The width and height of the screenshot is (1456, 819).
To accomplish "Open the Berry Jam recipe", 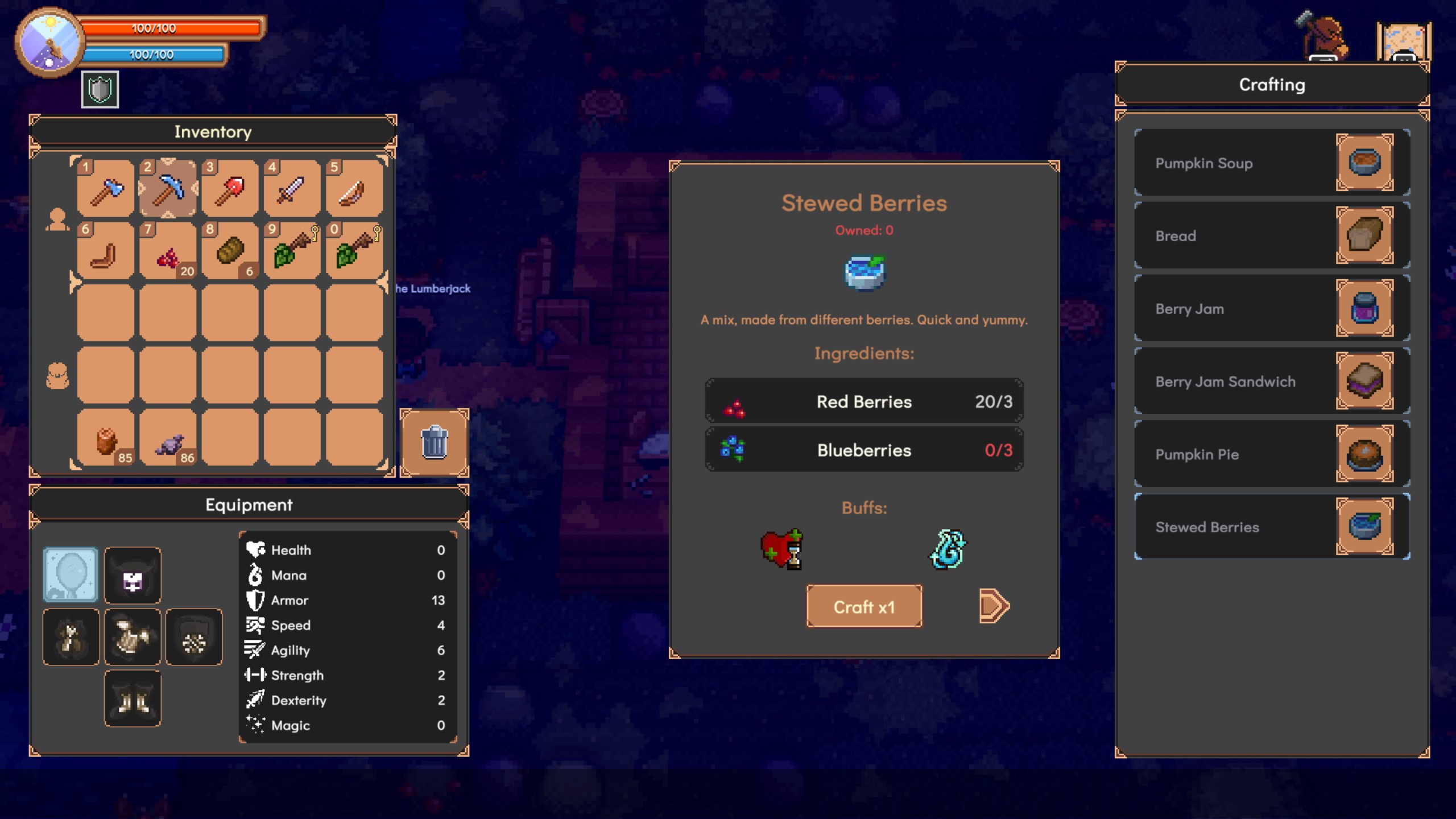I will click(1271, 308).
